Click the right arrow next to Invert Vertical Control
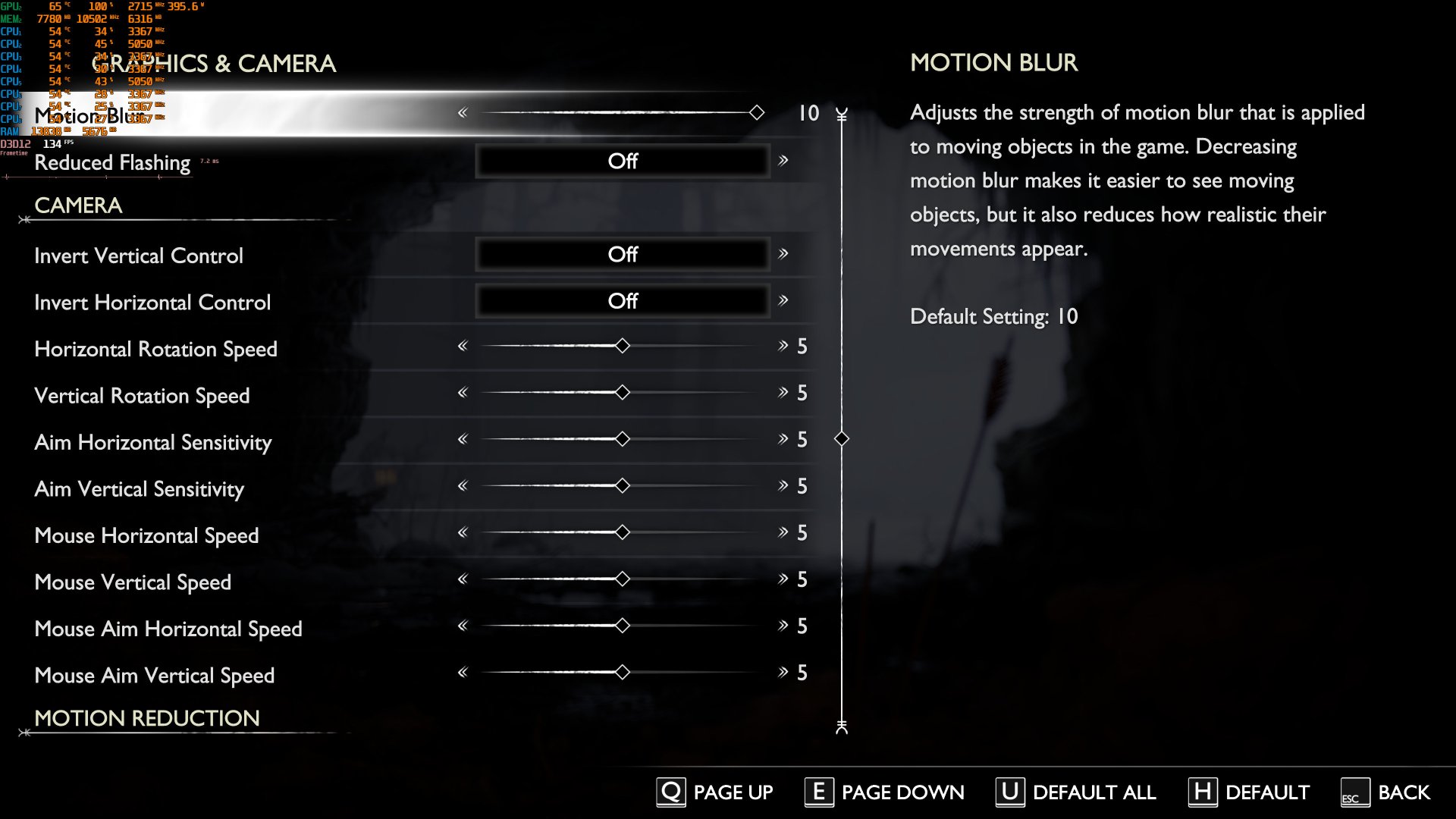Viewport: 1456px width, 819px height. (783, 254)
